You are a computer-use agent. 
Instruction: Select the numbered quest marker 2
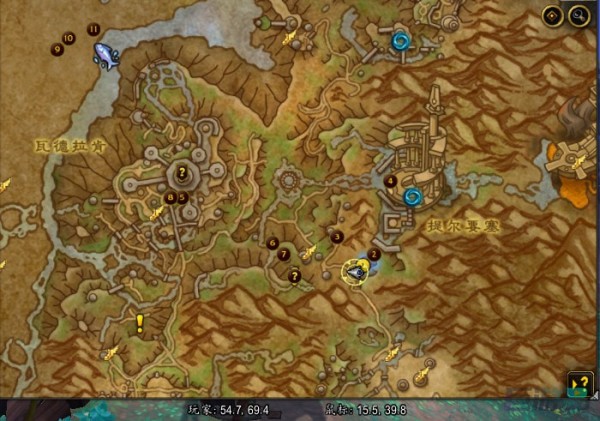[375, 254]
